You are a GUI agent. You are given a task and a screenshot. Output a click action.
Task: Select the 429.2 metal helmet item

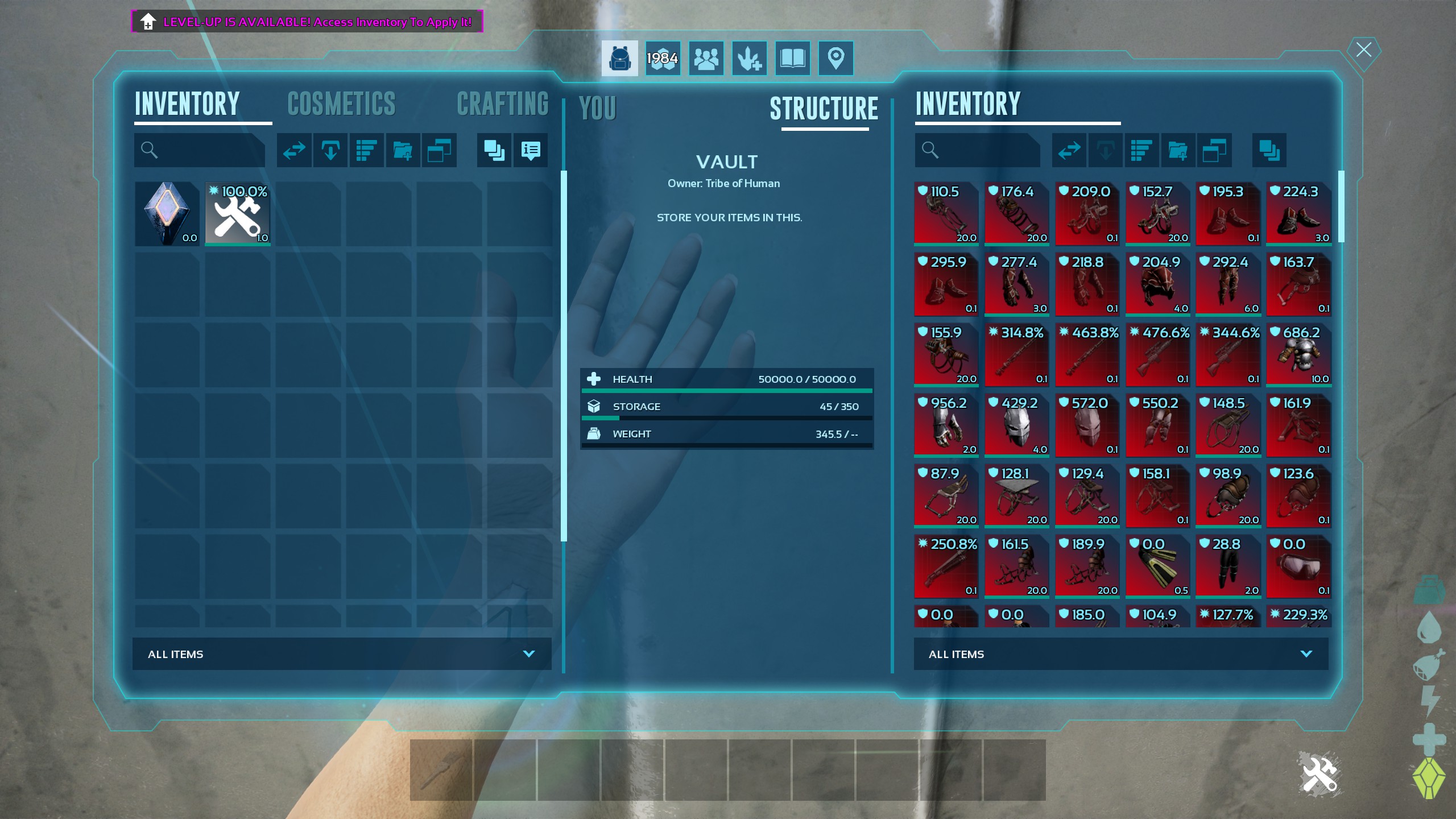tap(1016, 425)
